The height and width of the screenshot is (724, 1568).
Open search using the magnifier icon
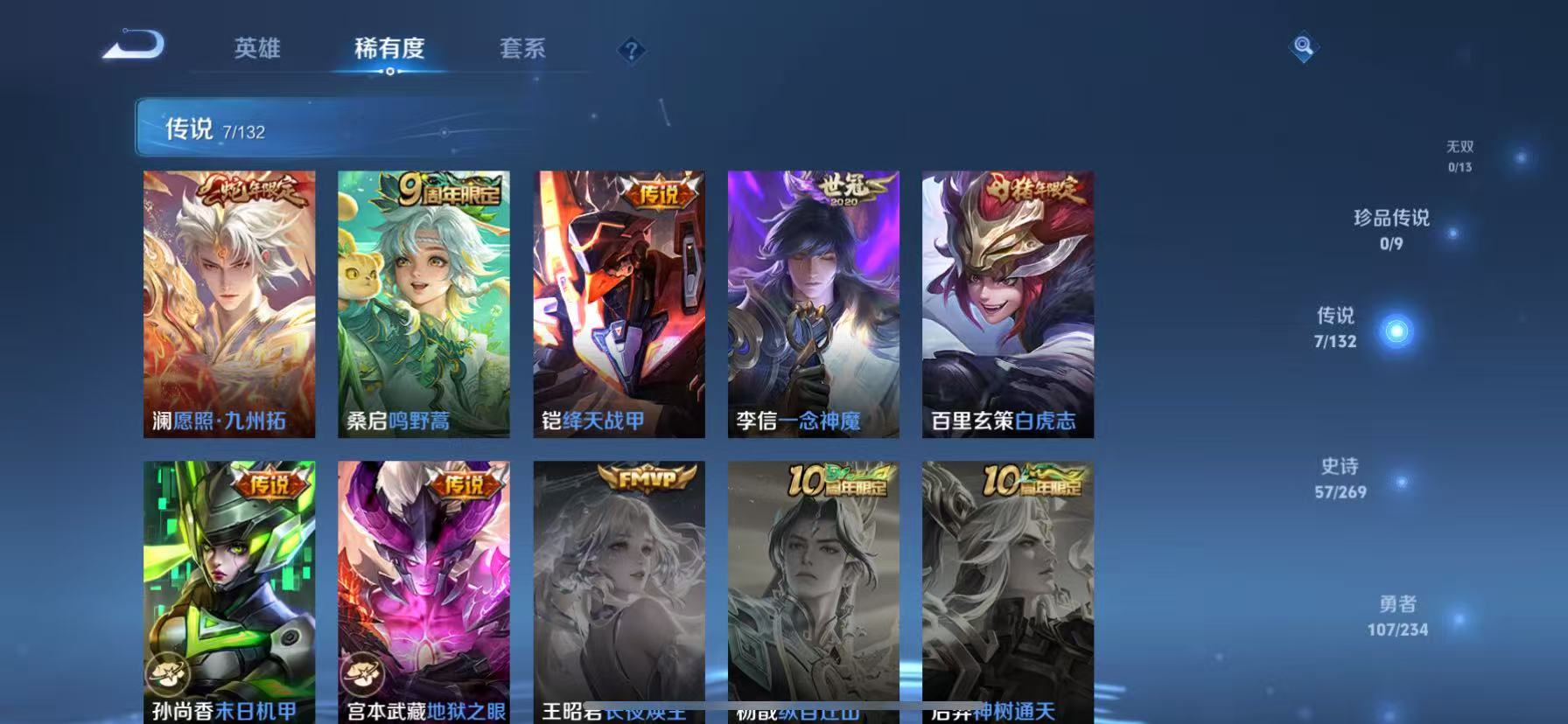(1303, 48)
